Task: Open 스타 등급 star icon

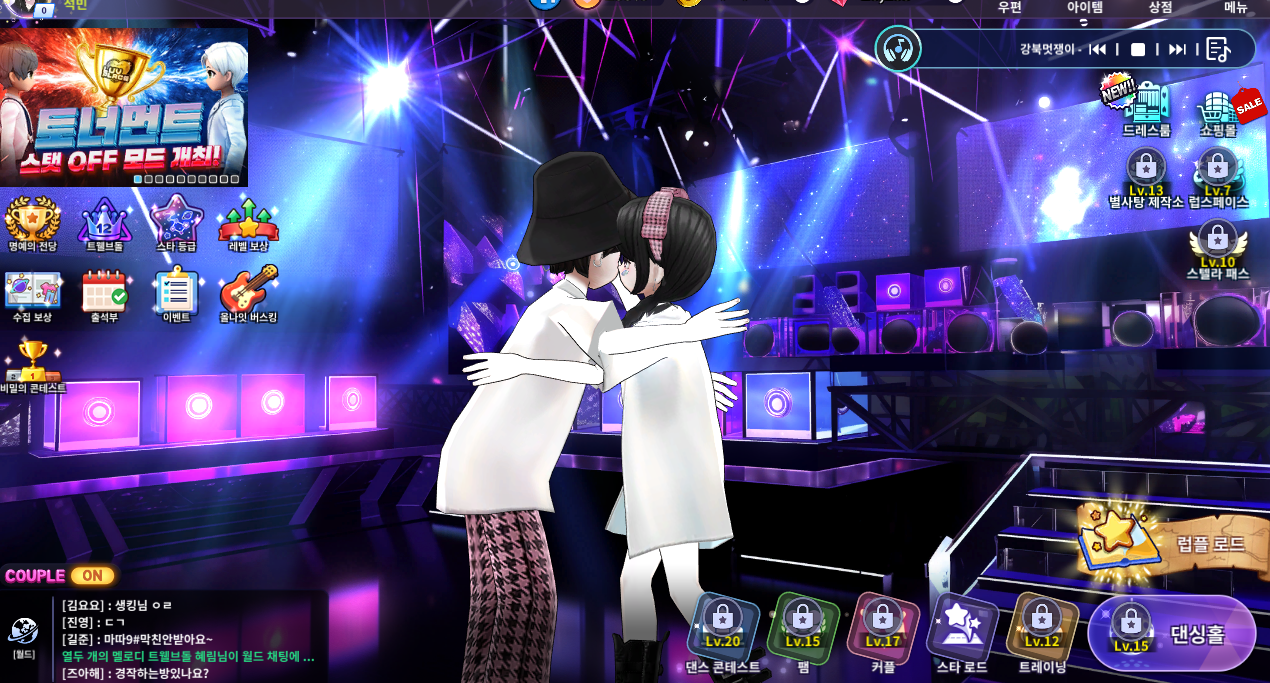Action: point(176,221)
